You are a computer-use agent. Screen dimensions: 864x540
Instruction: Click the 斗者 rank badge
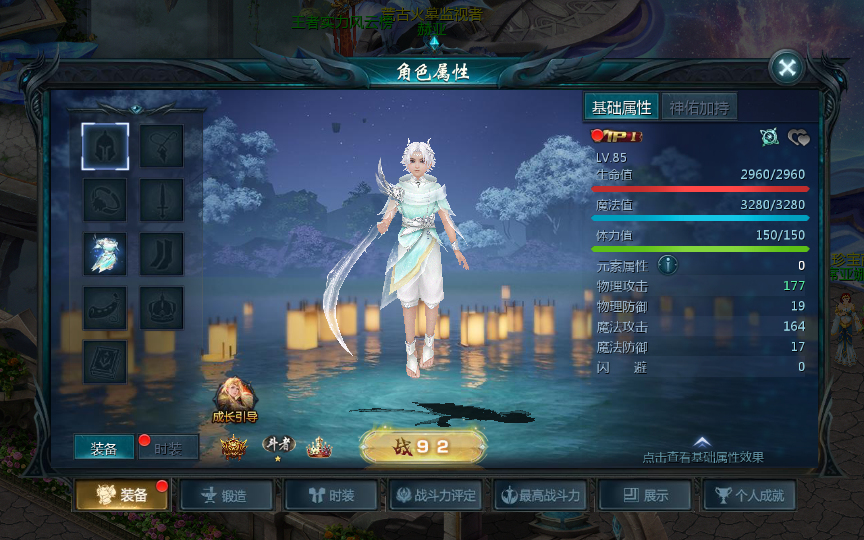click(279, 446)
